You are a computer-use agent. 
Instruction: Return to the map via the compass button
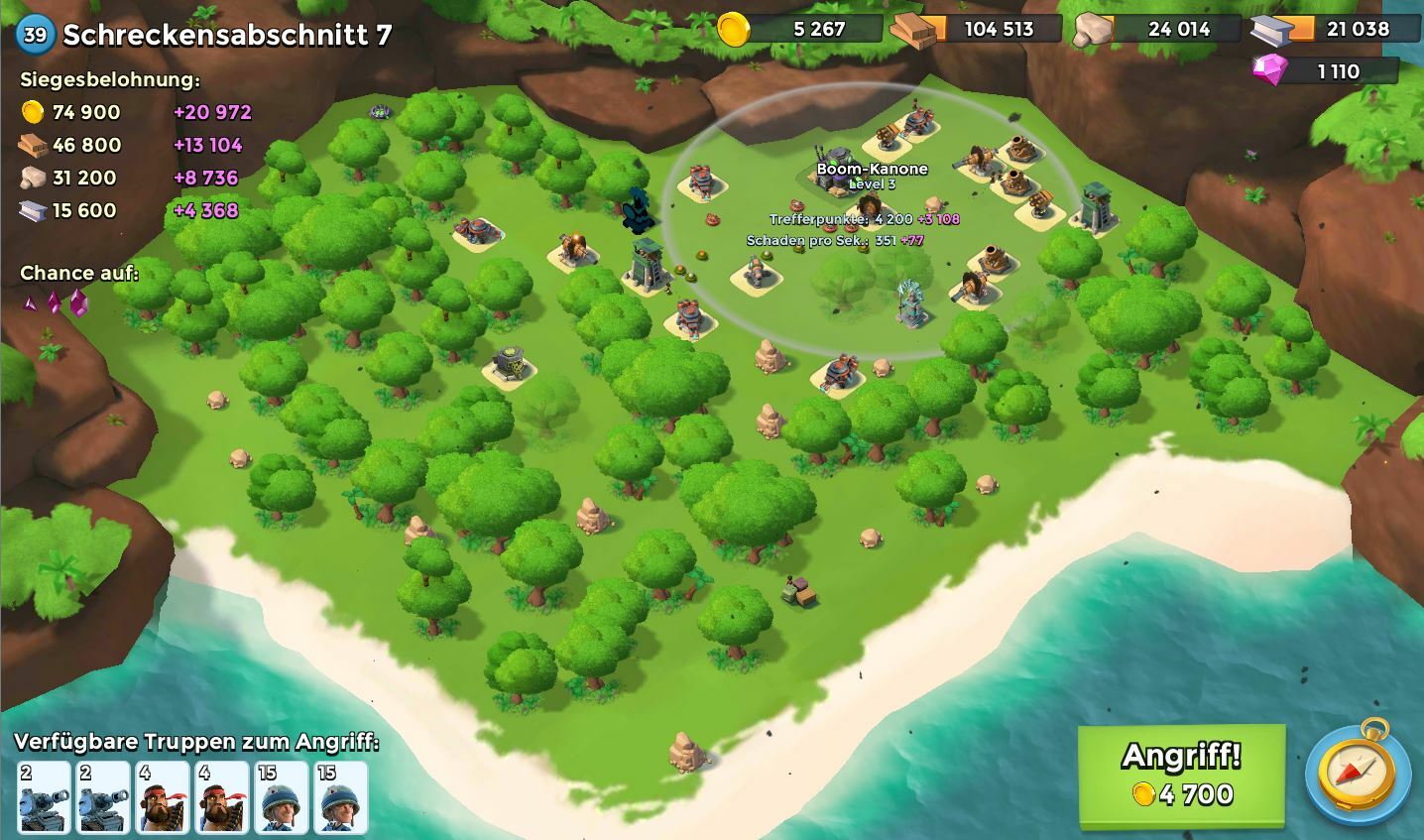[1357, 776]
